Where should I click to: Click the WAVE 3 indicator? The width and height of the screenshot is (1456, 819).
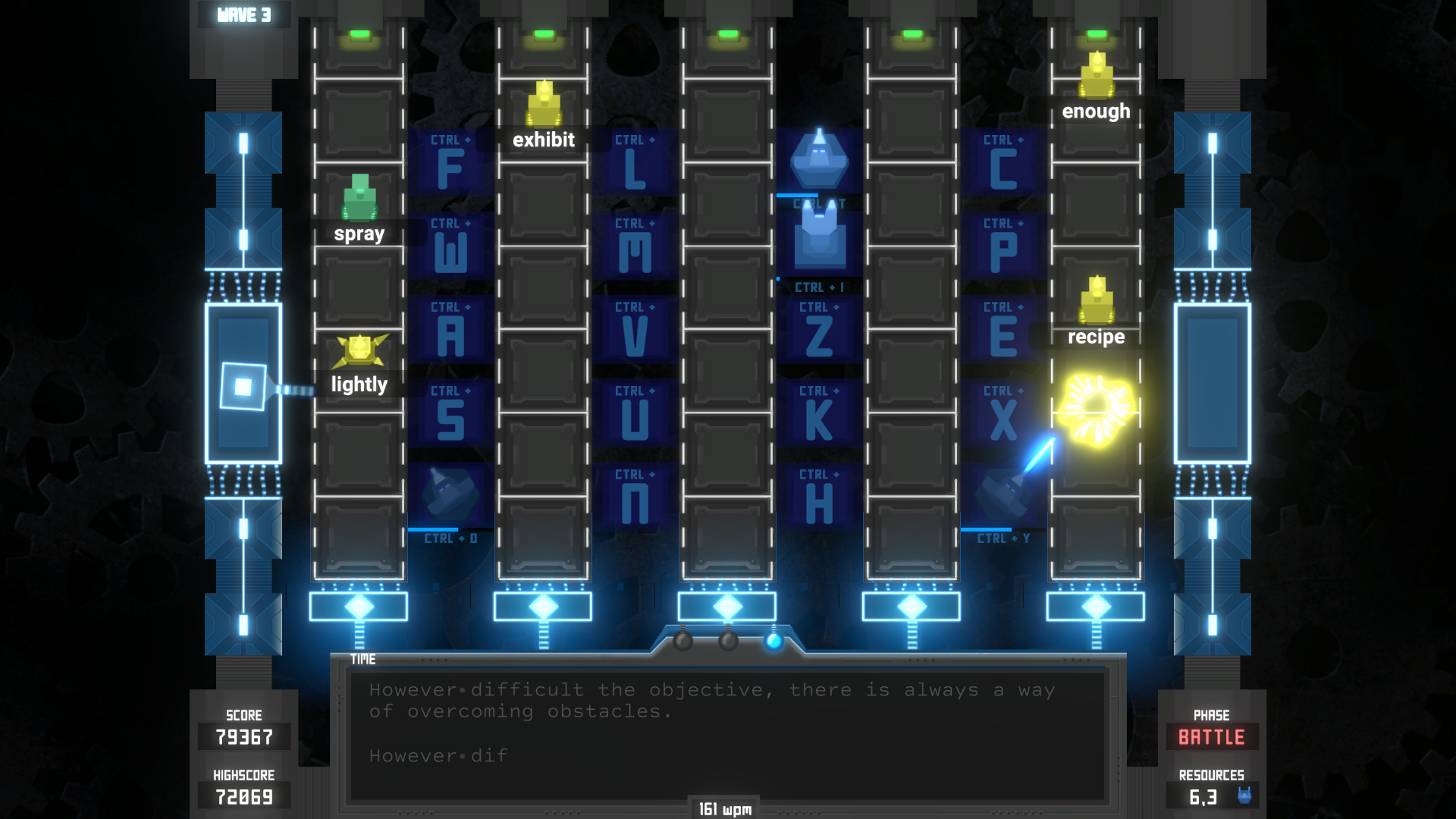[243, 12]
